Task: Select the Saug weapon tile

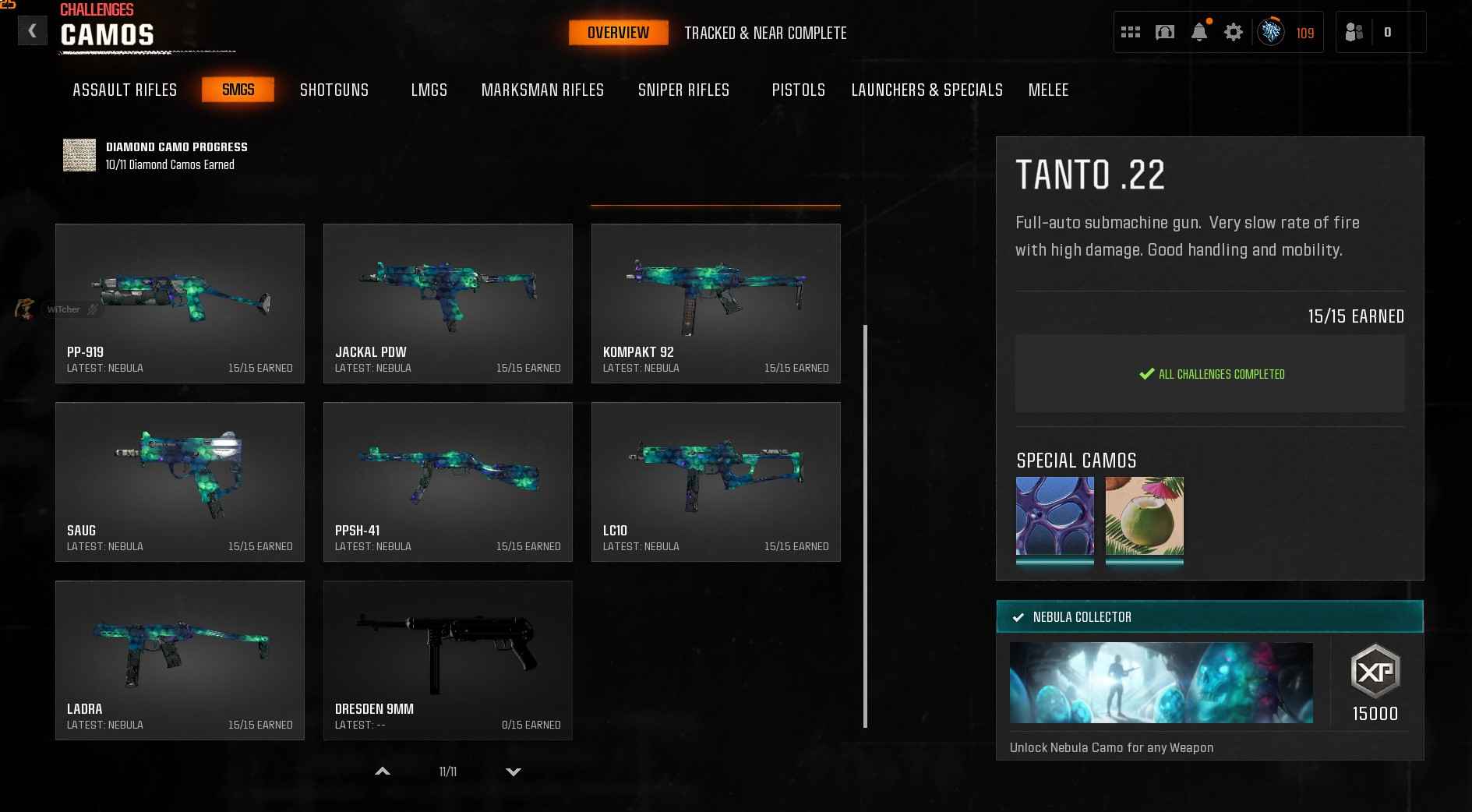Action: click(180, 482)
